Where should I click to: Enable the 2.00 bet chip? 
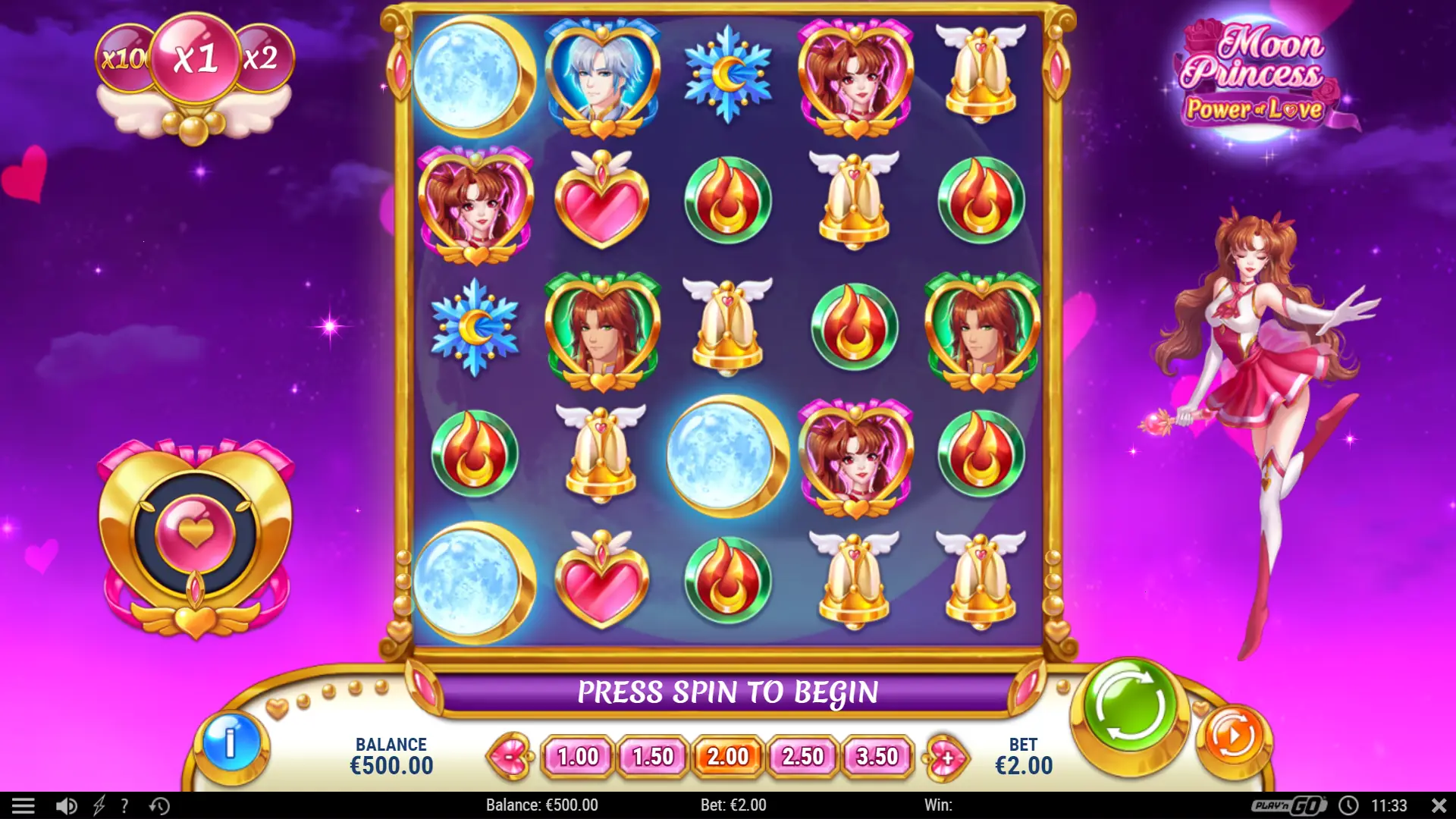click(727, 756)
